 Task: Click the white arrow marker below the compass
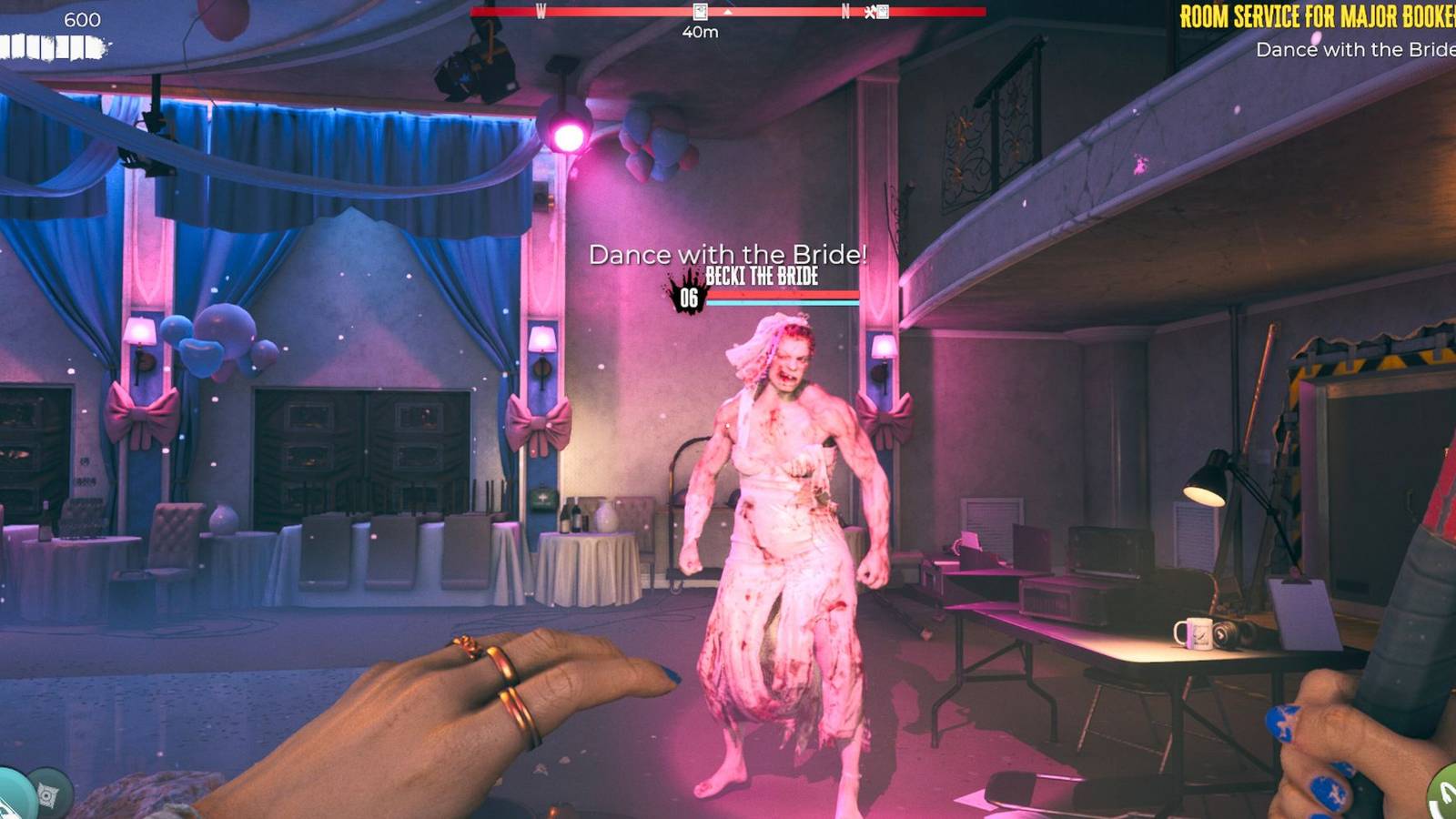pyautogui.click(x=727, y=14)
